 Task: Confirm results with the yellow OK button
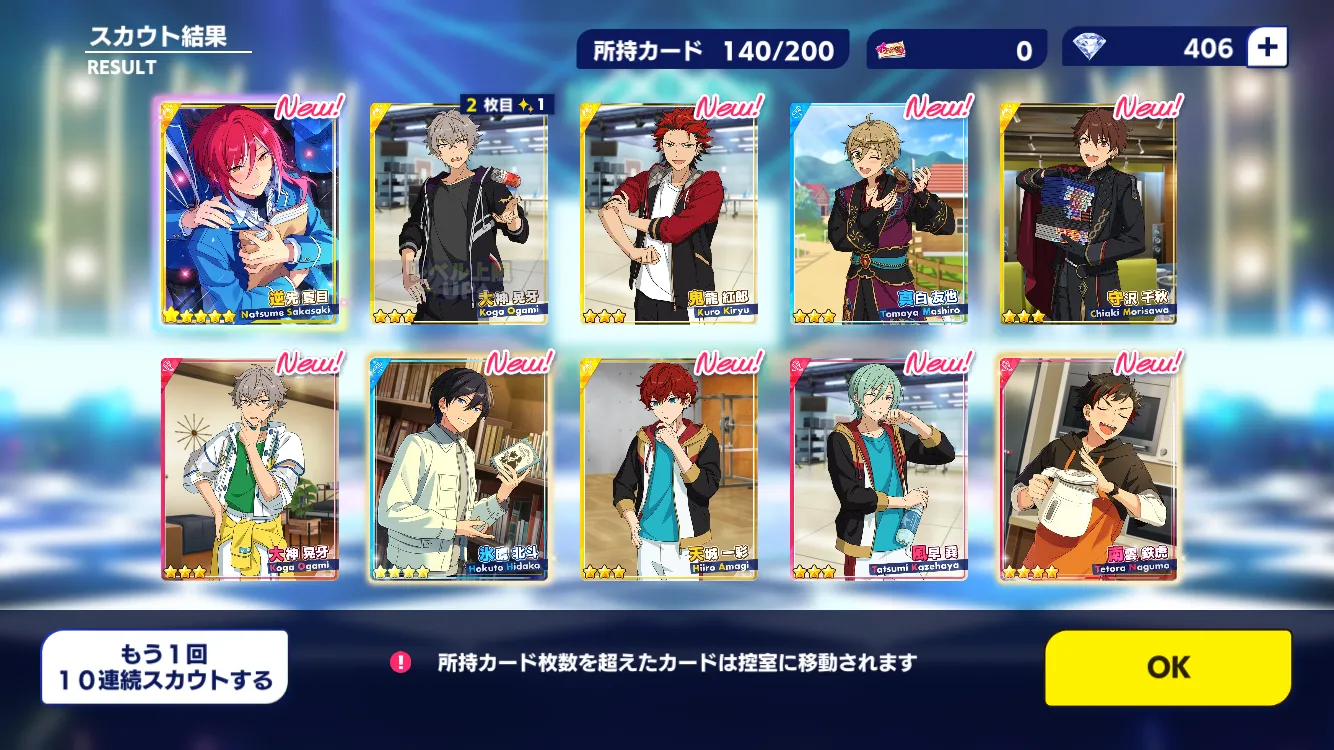click(1168, 667)
